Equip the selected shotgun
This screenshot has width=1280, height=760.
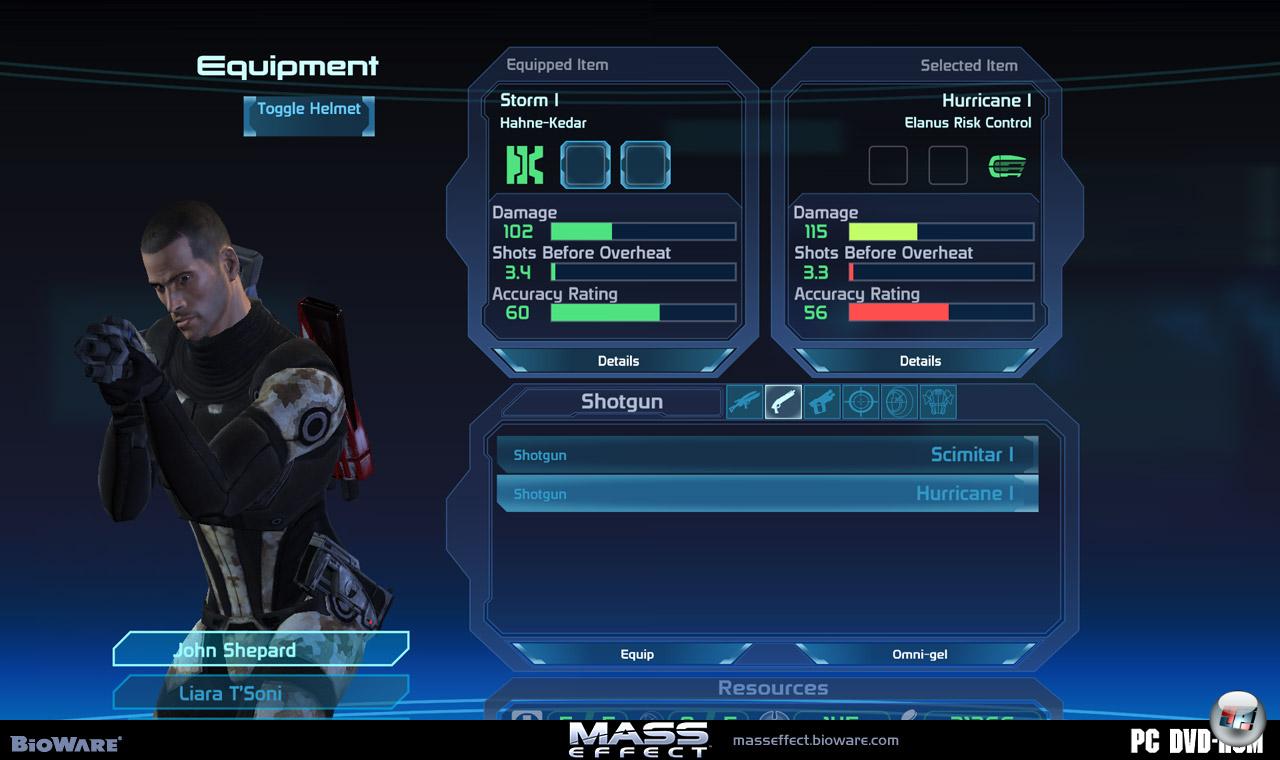(x=637, y=654)
